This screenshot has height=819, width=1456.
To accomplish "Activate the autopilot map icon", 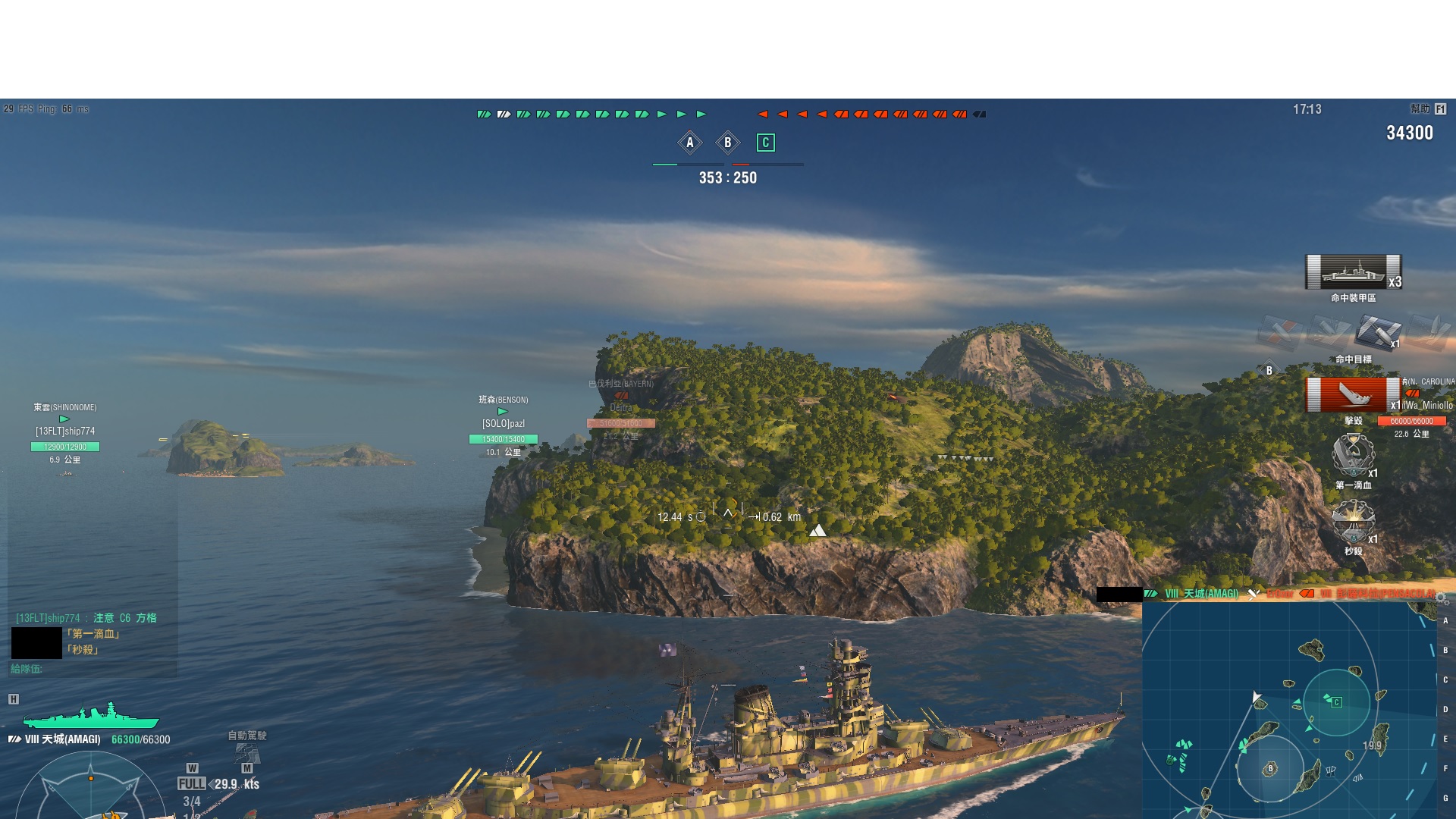I will (247, 752).
